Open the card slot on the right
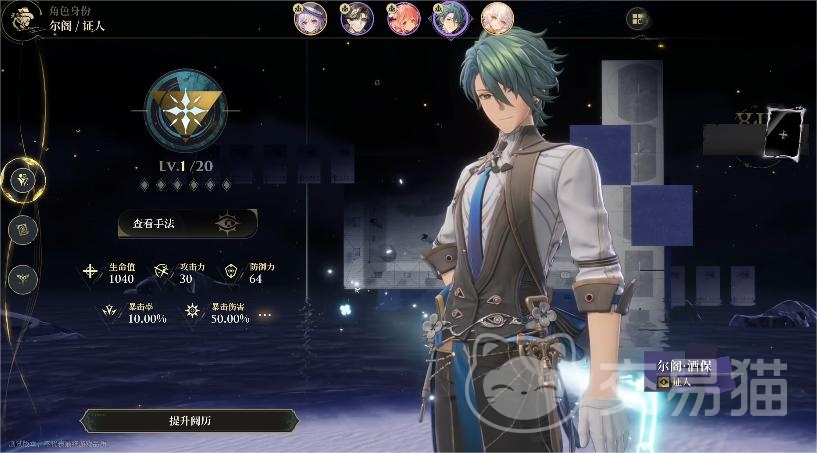817x453 pixels. [x=783, y=134]
